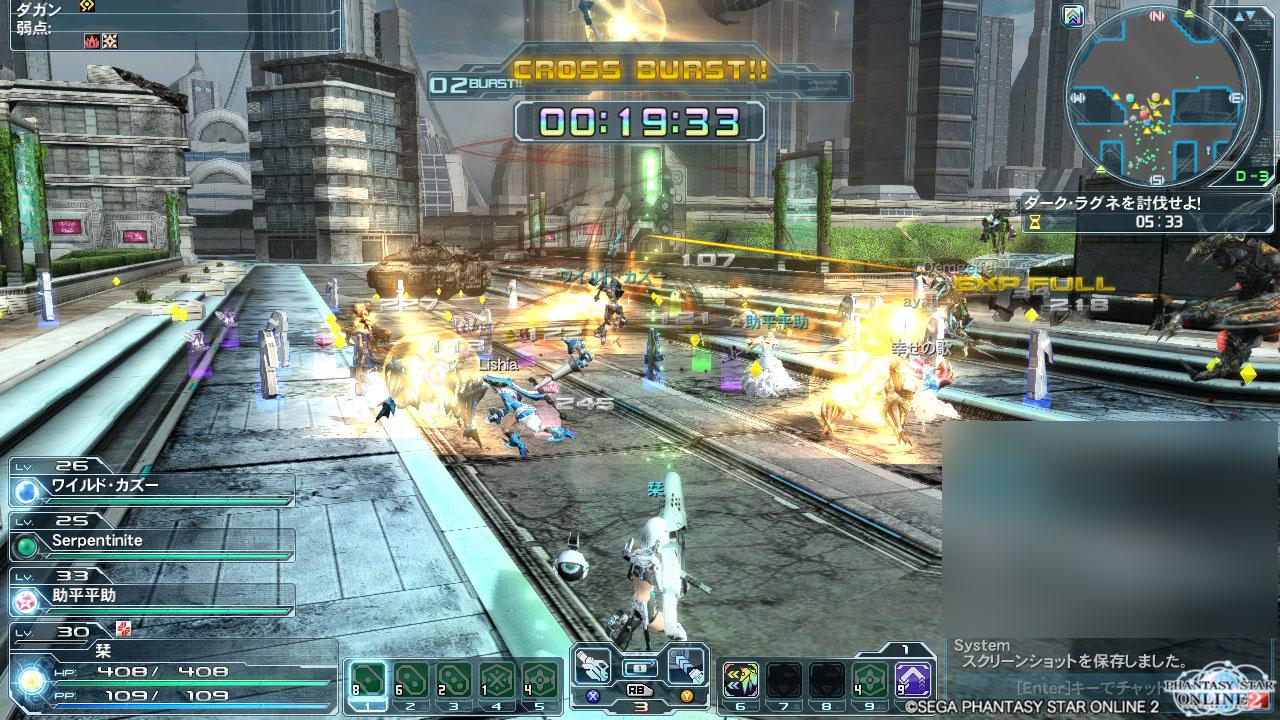1280x720 pixels.
Task: Click the red status icon above own name
Action: (124, 628)
